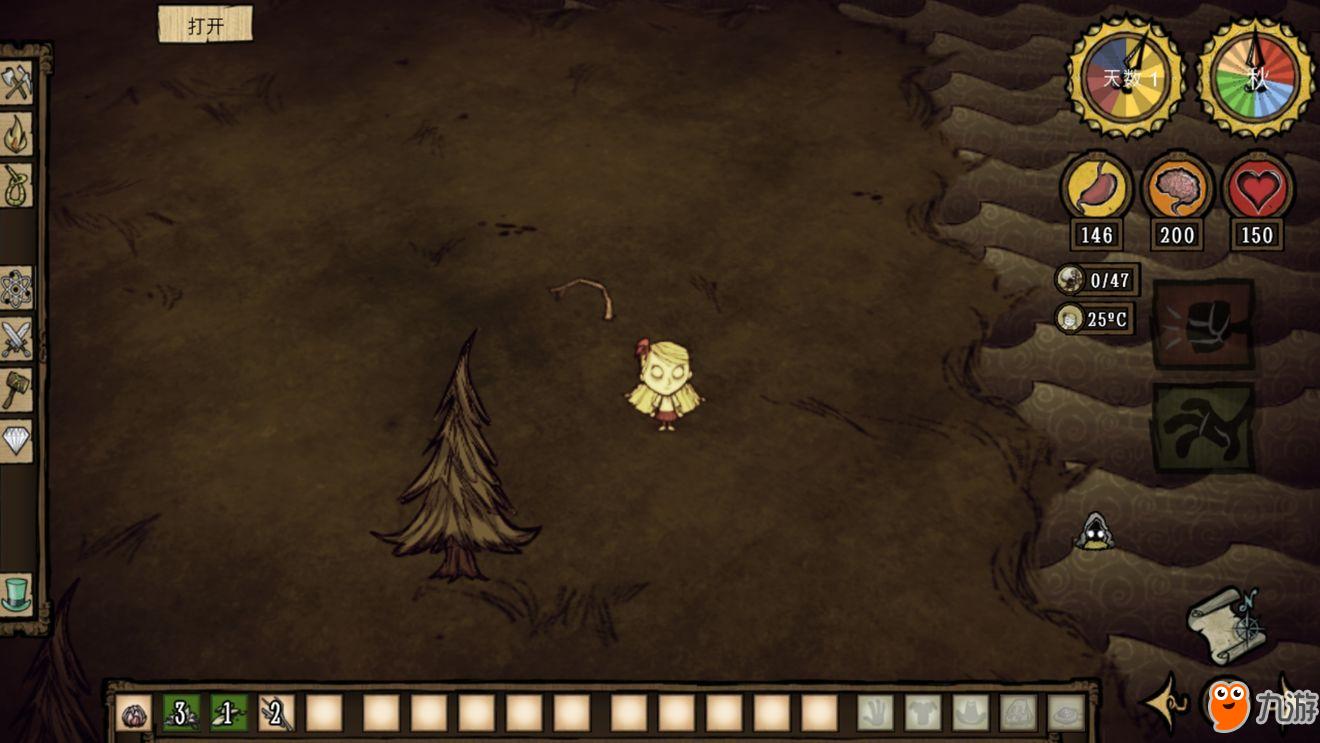This screenshot has height=743, width=1320.
Task: Select the Refine diamond crafting tab
Action: click(17, 441)
